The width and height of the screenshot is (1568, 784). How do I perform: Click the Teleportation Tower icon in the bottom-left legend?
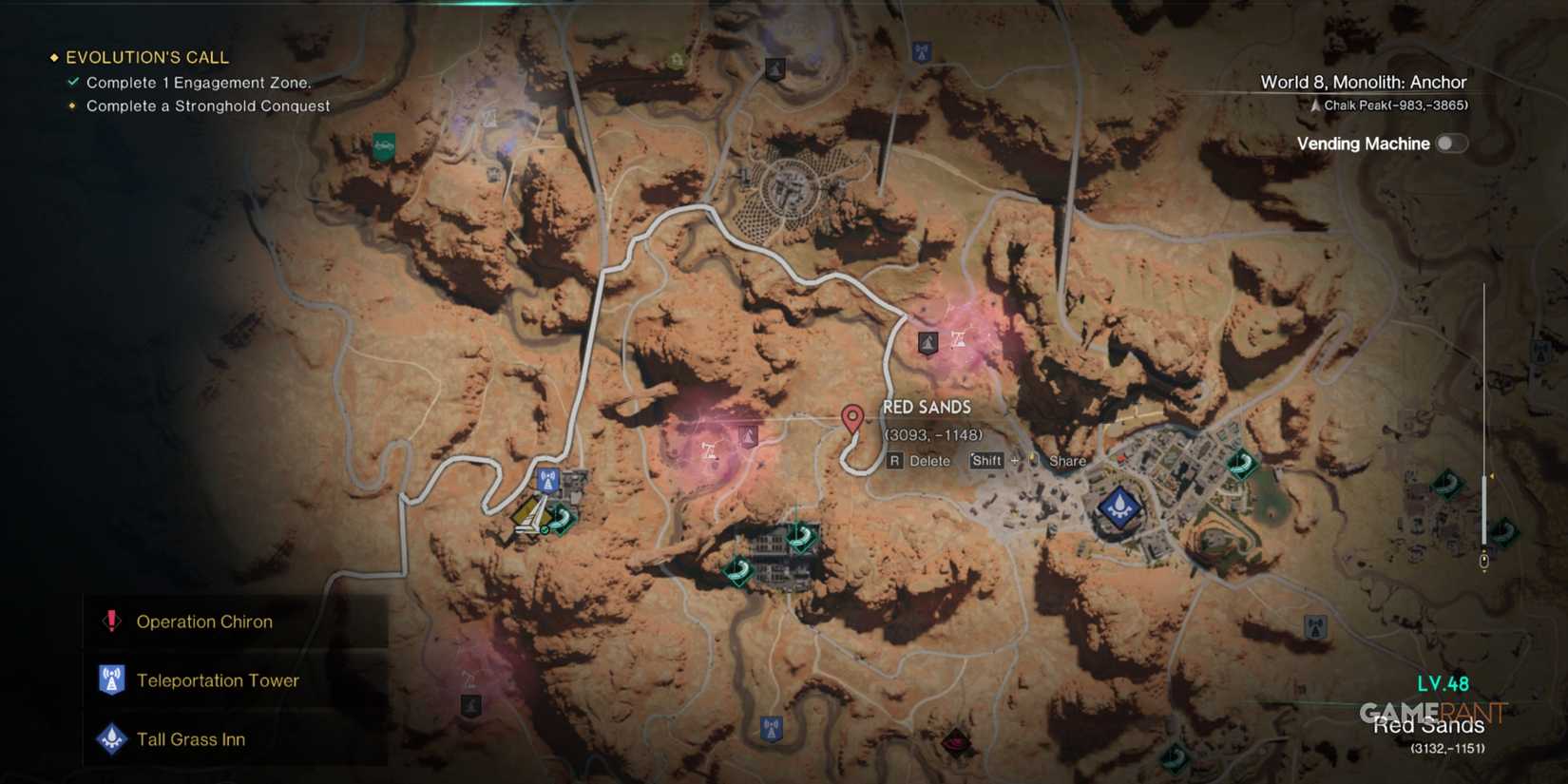(x=111, y=680)
